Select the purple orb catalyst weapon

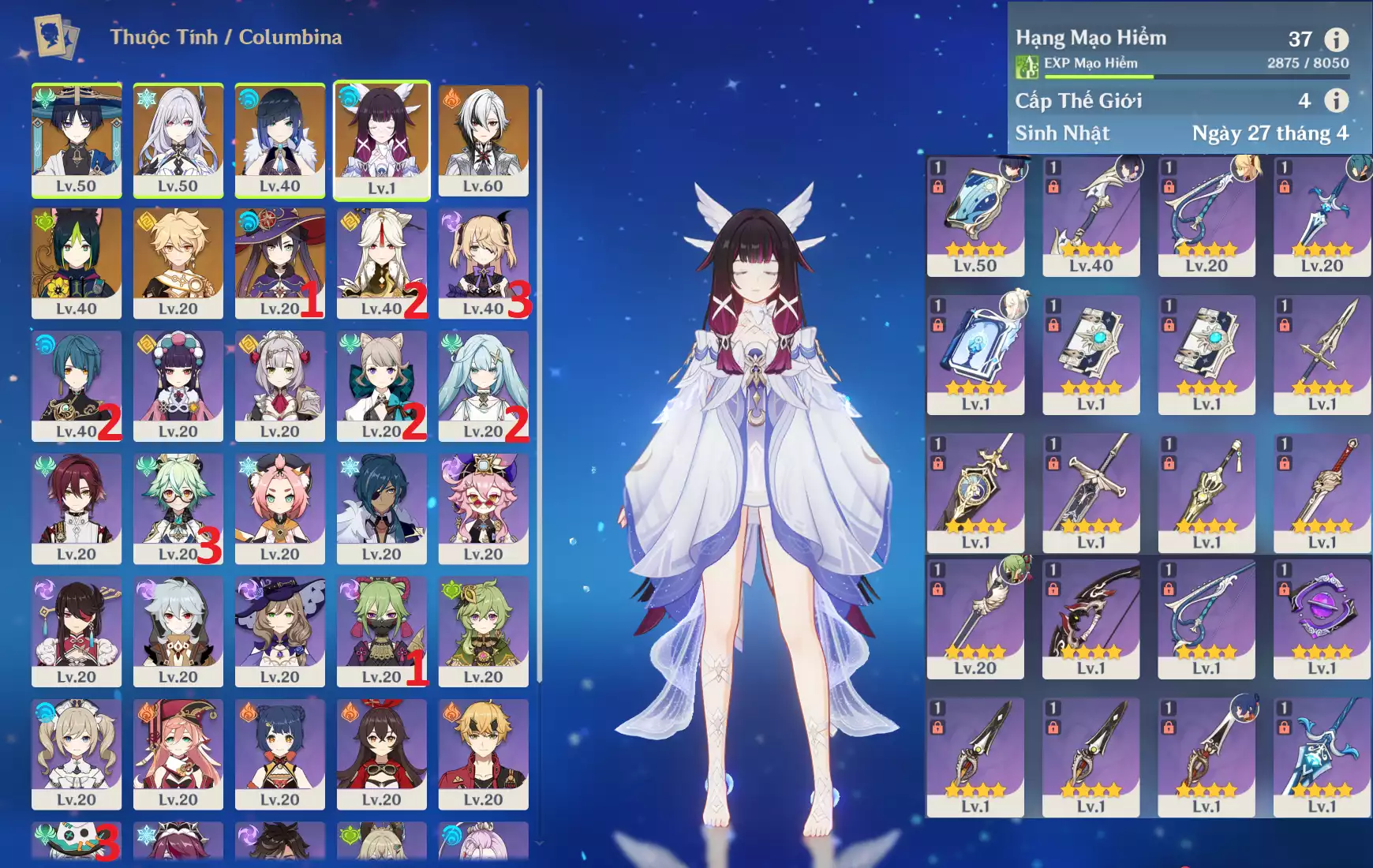1322,619
